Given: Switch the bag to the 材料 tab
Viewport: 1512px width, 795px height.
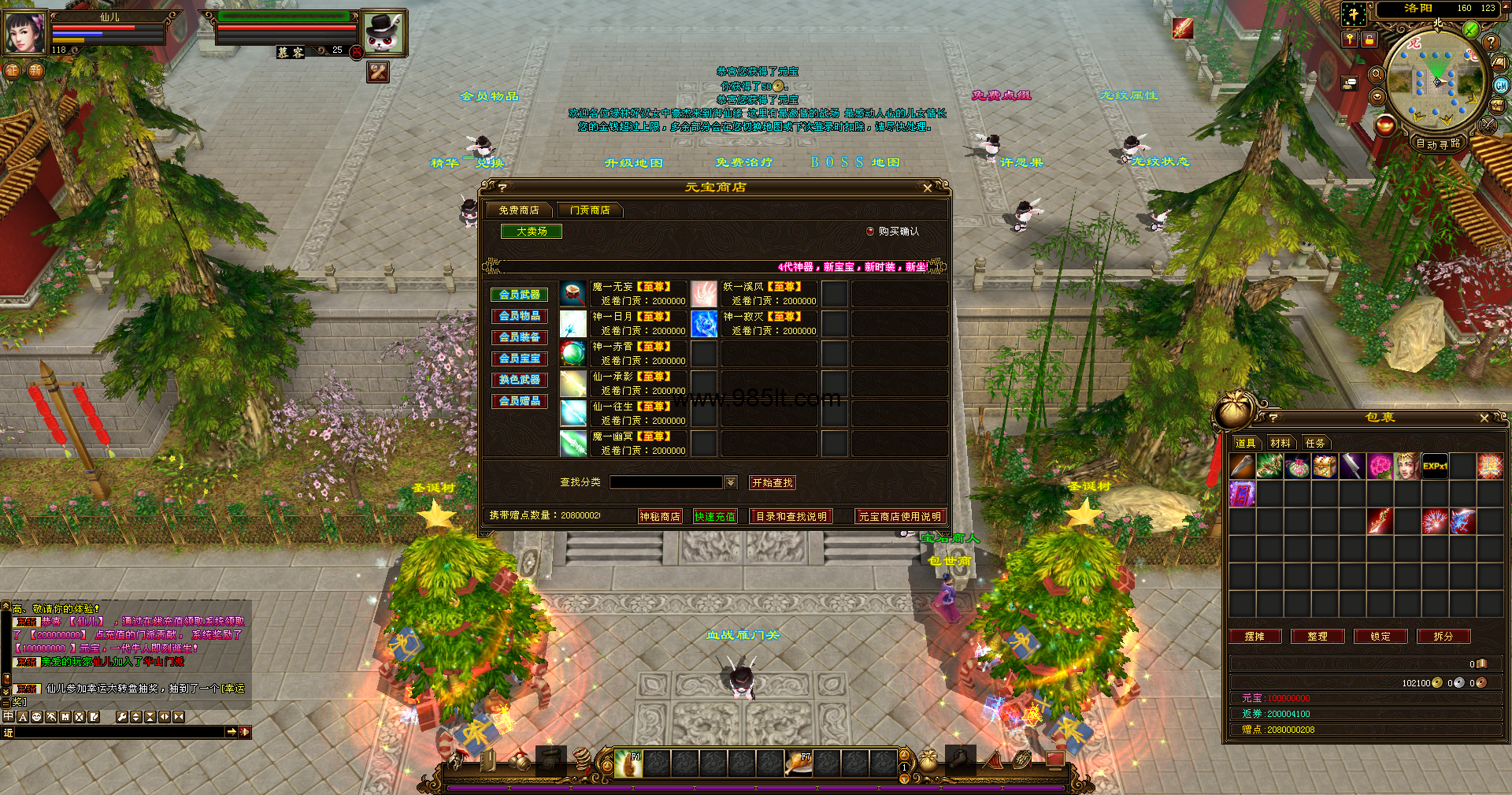Looking at the screenshot, I should (x=1280, y=443).
